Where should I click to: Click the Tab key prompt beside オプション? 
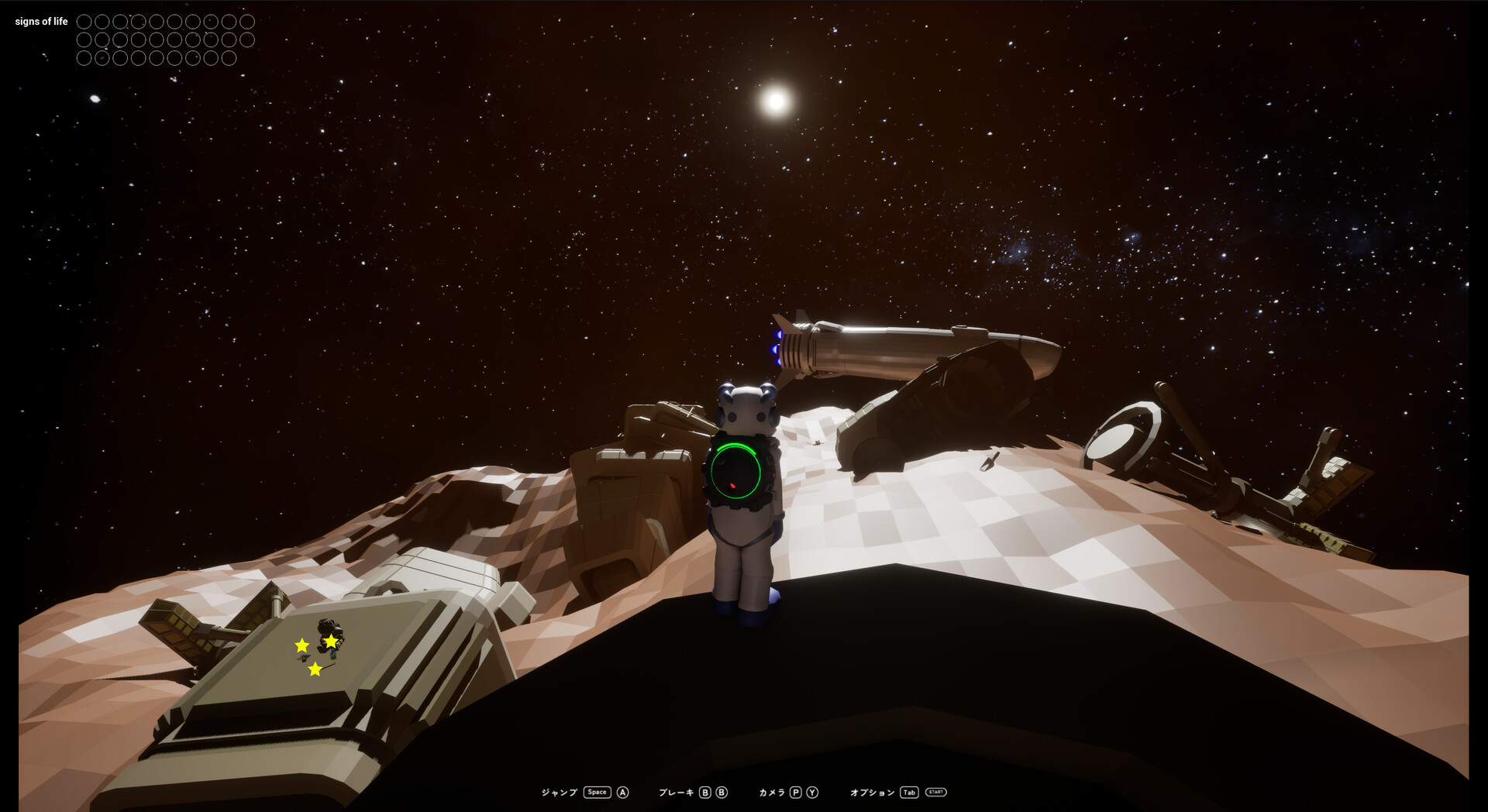pyautogui.click(x=908, y=791)
